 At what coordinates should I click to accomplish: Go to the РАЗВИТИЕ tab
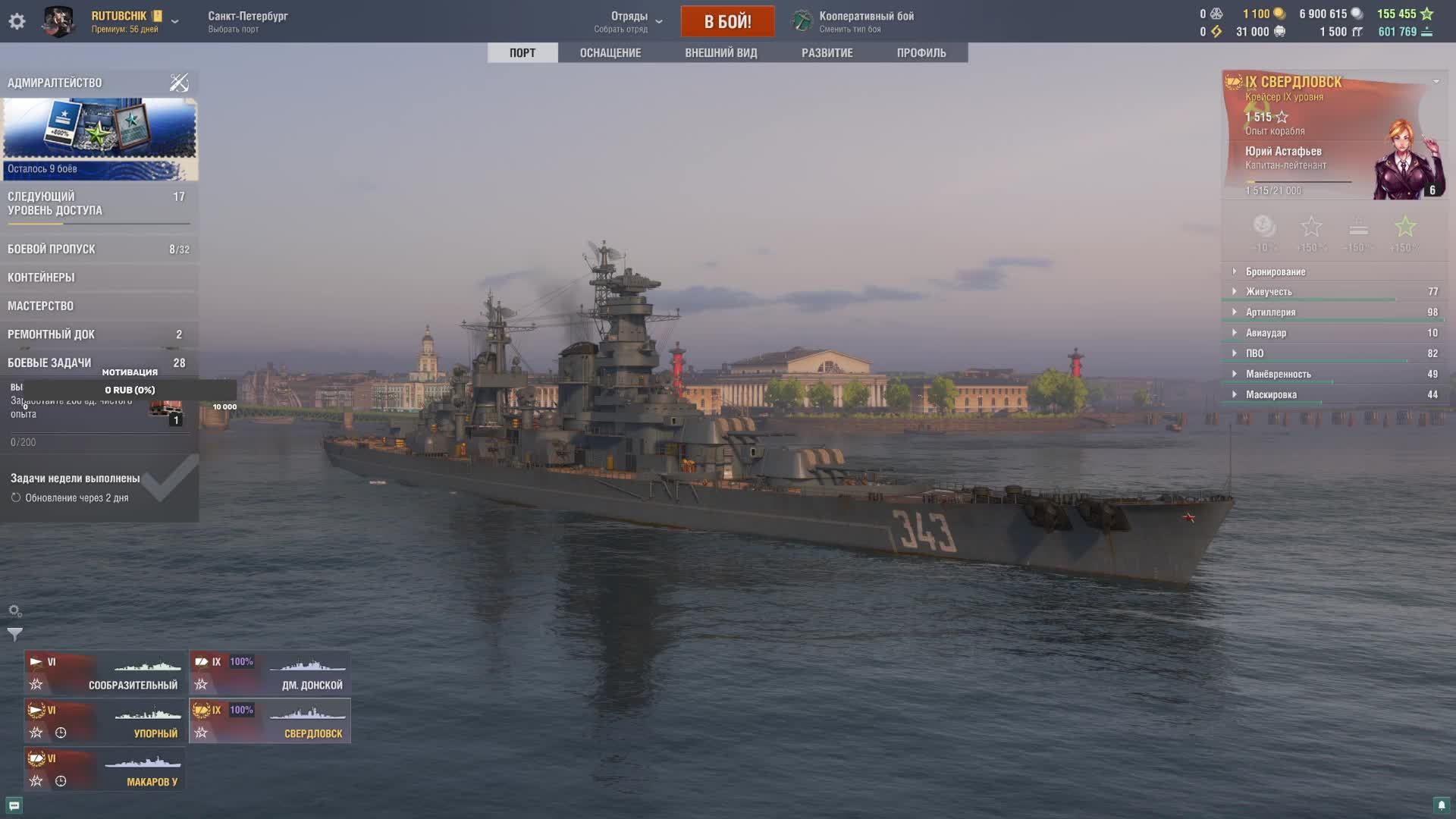pos(827,53)
